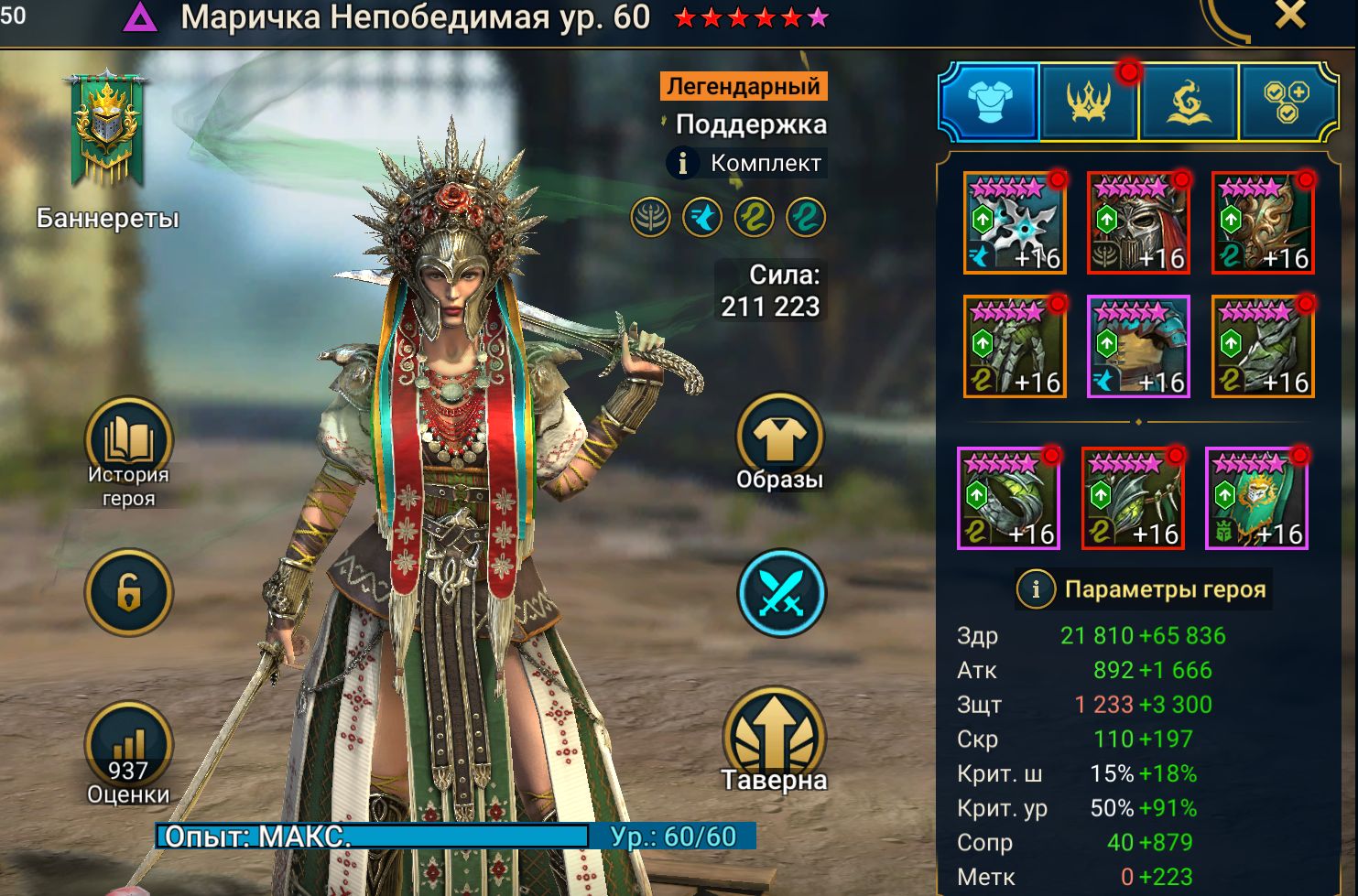
Task: Show Комплект set info
Action: (682, 164)
